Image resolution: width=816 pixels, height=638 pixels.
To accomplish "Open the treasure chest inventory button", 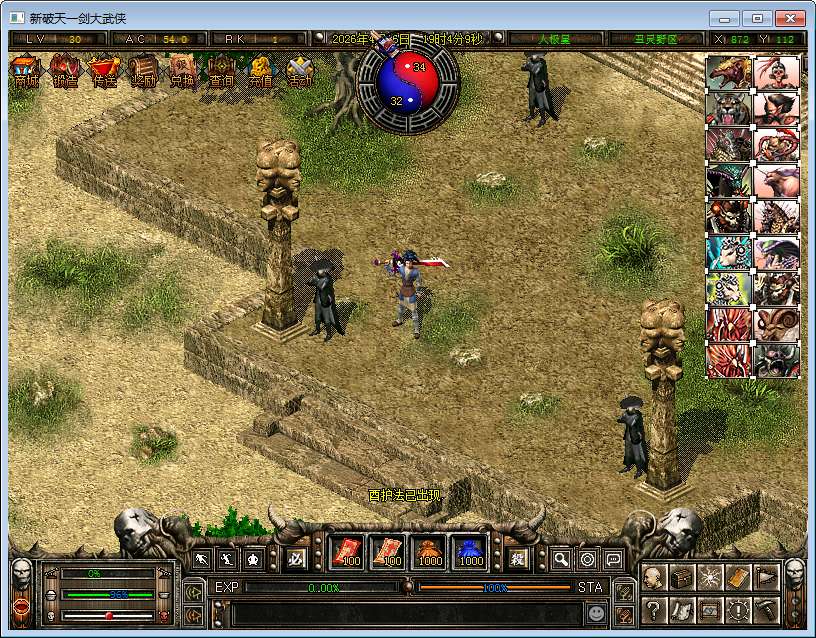I will [682, 578].
